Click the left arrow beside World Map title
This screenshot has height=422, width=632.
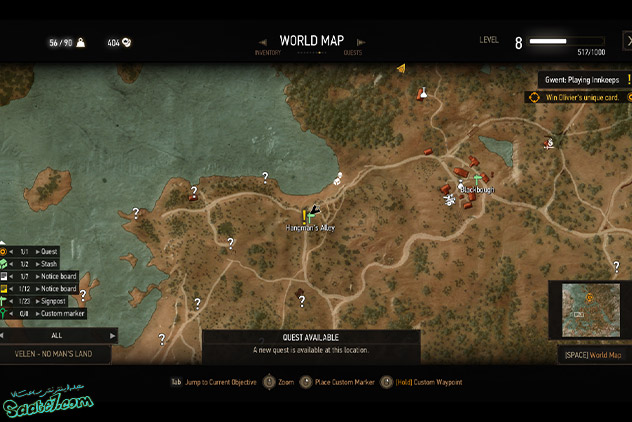(260, 41)
